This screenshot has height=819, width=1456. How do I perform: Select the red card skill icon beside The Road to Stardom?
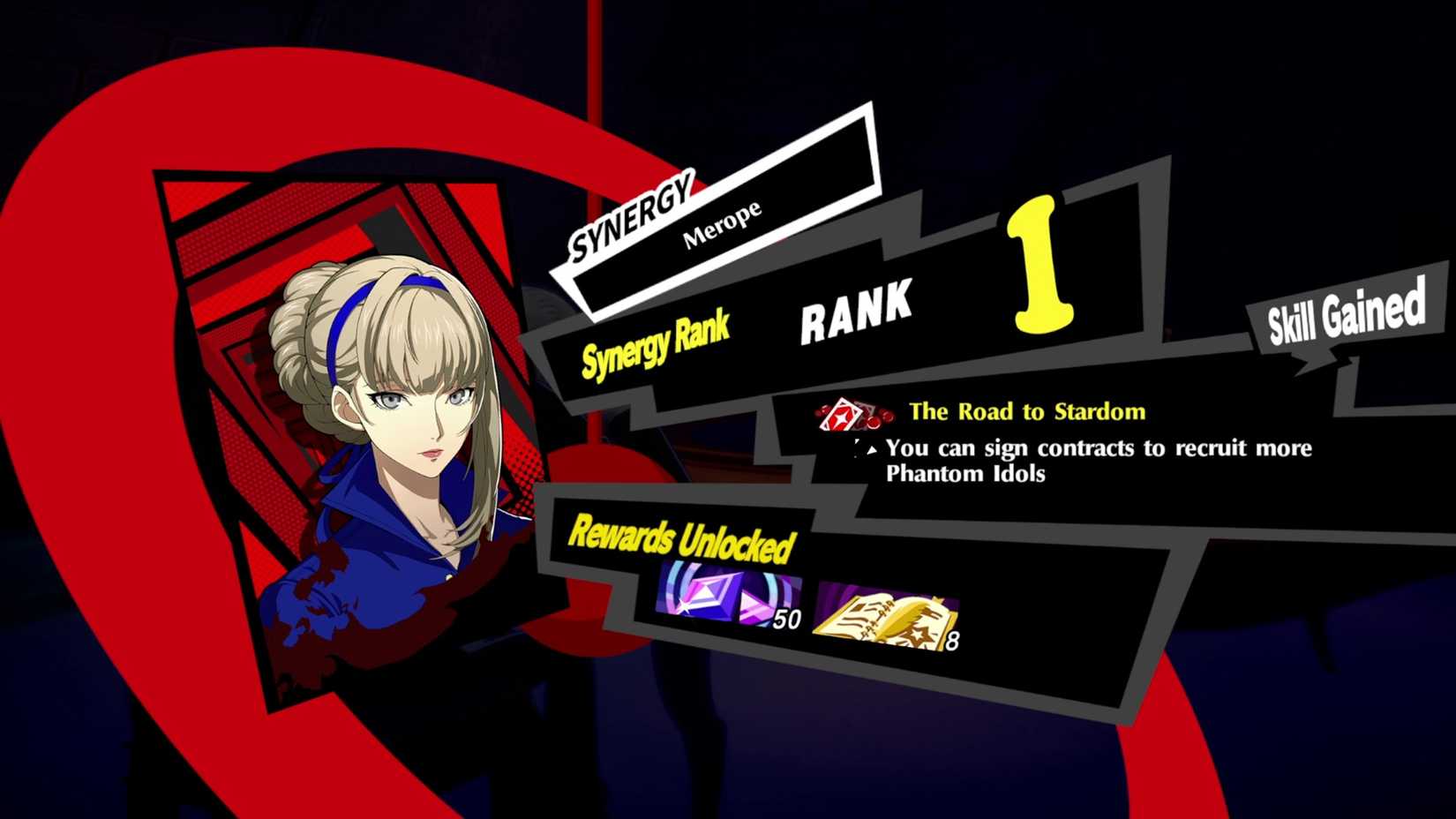[838, 413]
